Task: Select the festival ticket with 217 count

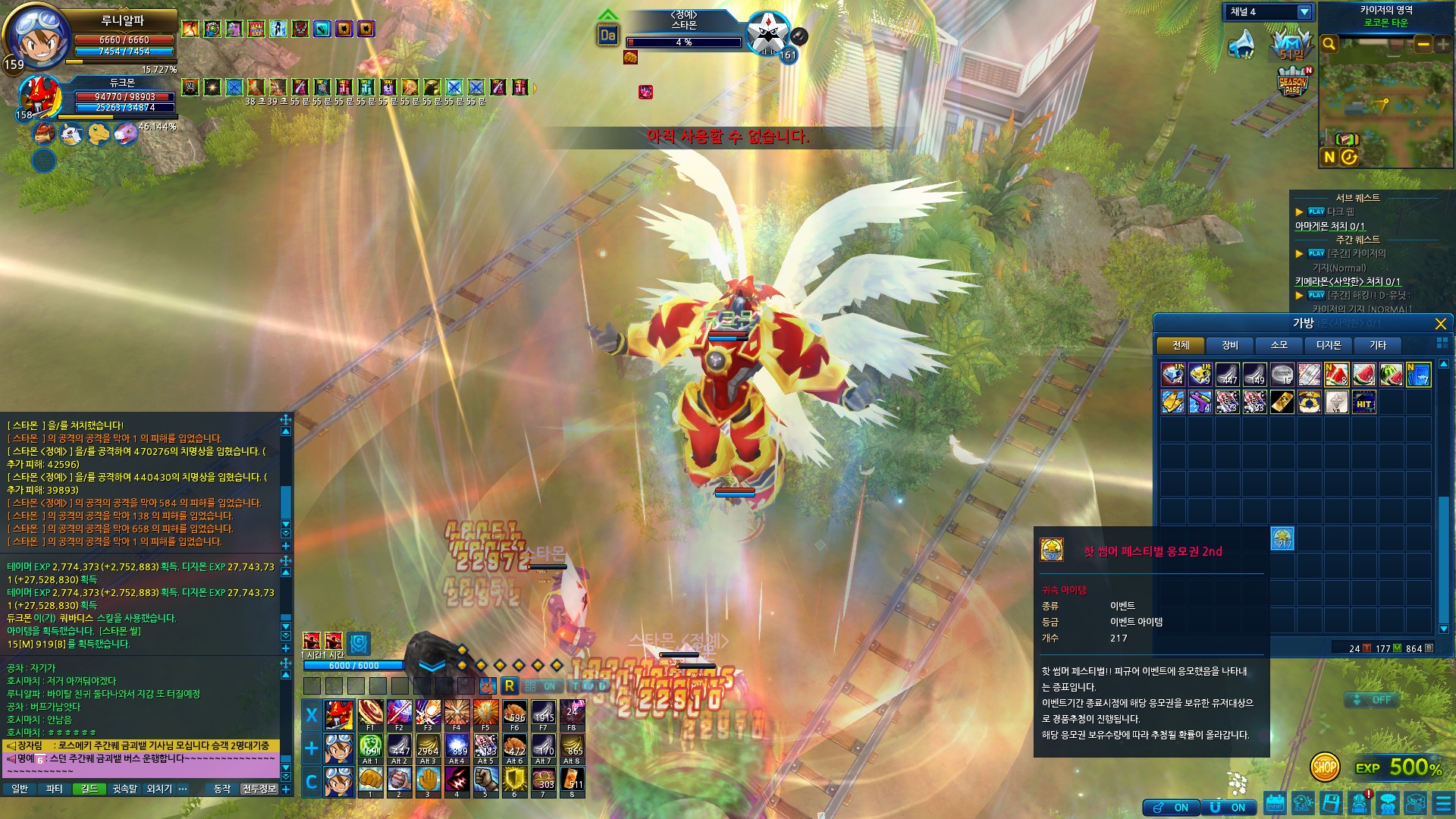Action: coord(1282,538)
